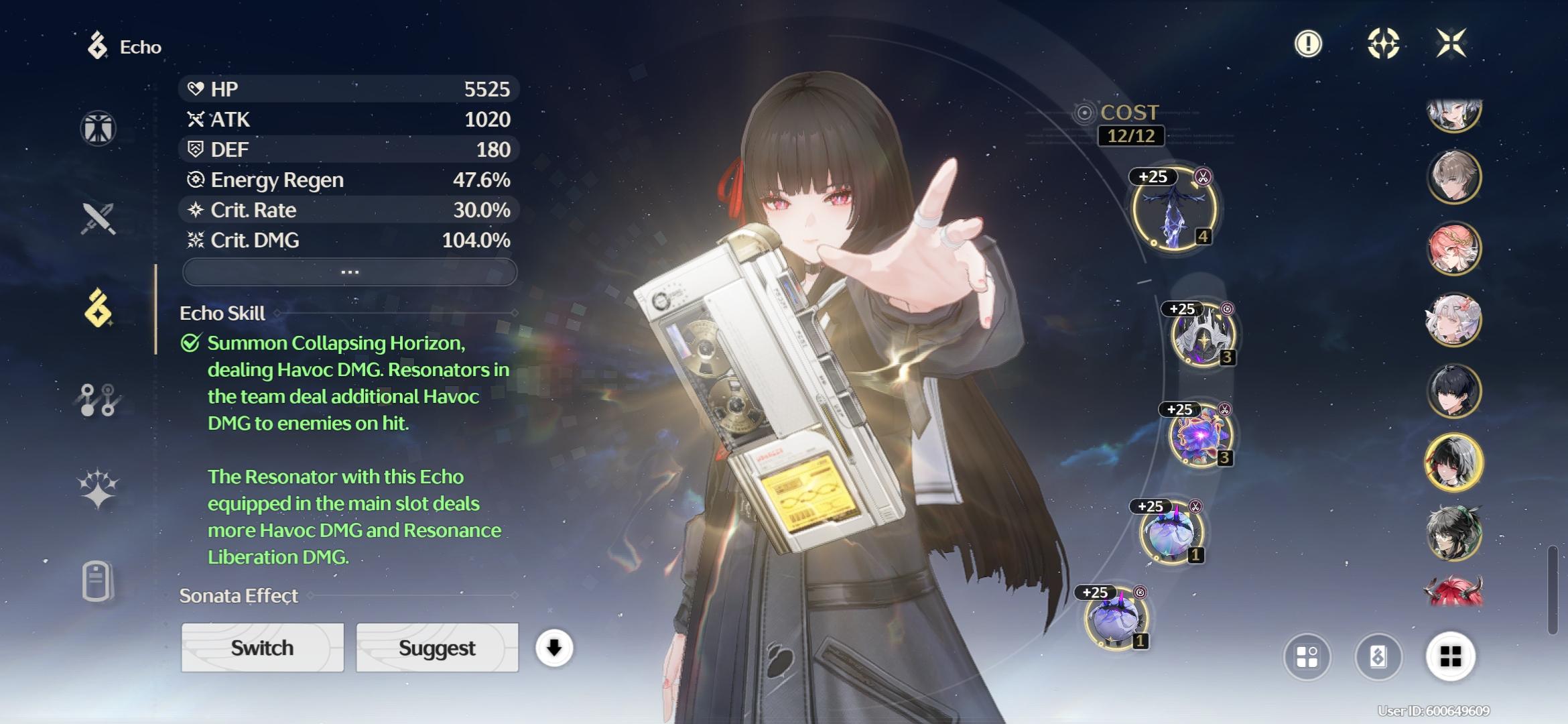Click the white four-square grid button
This screenshot has width=1568, height=724.
1450,657
